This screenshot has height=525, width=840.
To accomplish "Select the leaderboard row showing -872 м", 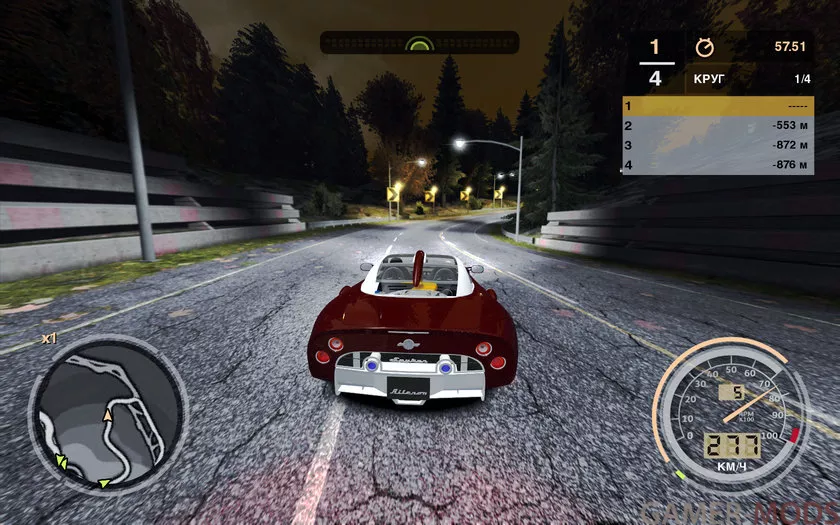I will point(718,145).
